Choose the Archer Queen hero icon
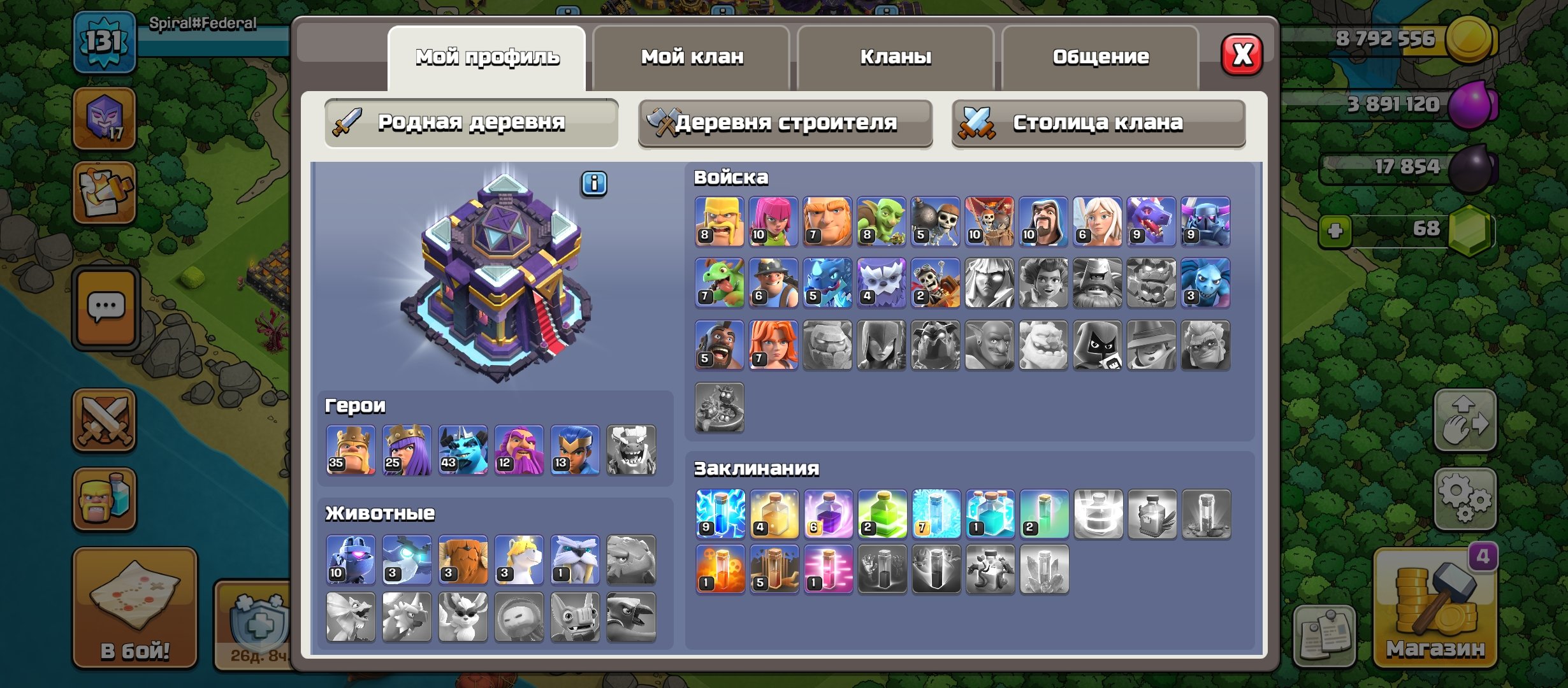 coord(407,450)
